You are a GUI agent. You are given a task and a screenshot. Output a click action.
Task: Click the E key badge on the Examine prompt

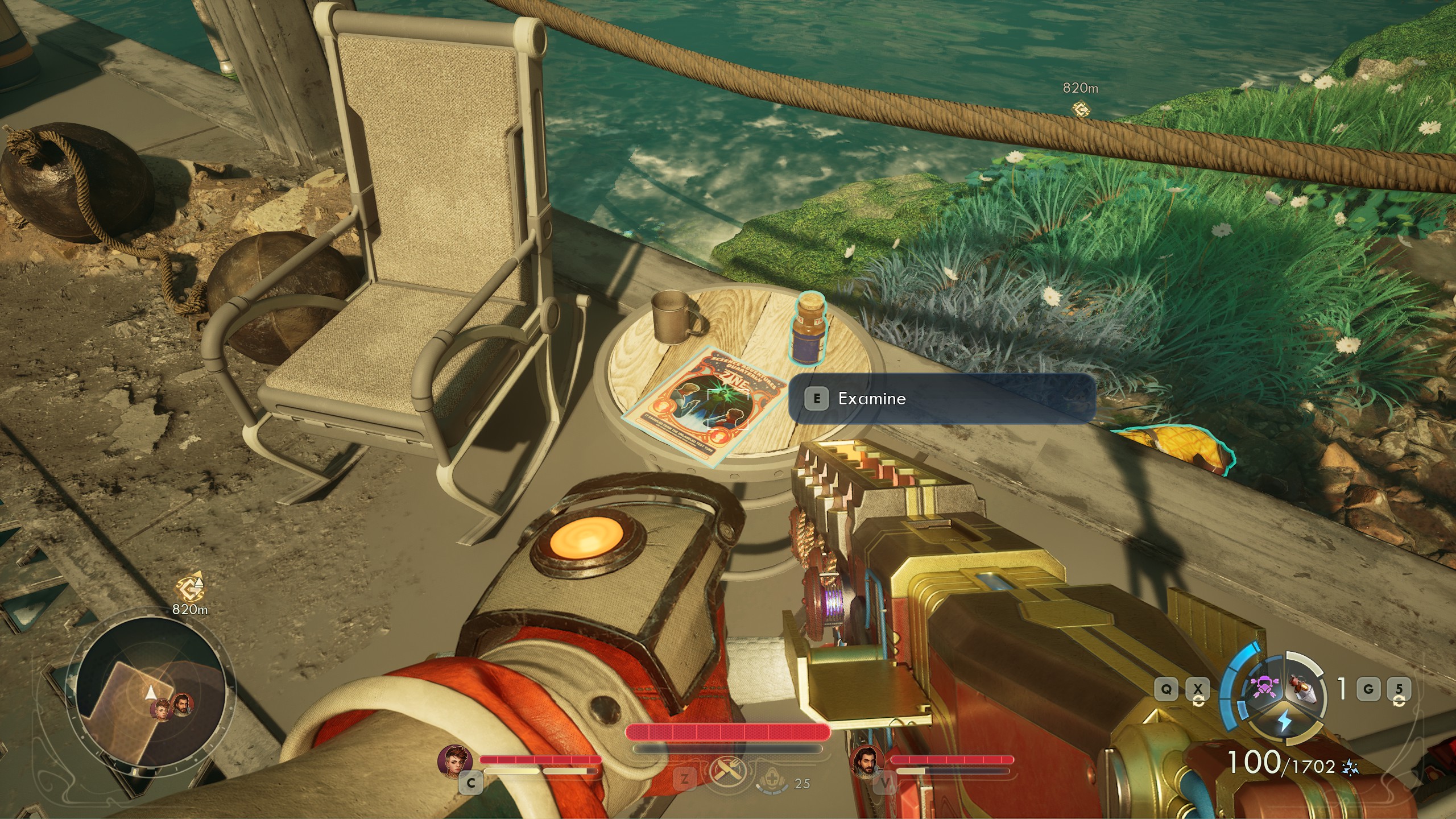pos(817,399)
